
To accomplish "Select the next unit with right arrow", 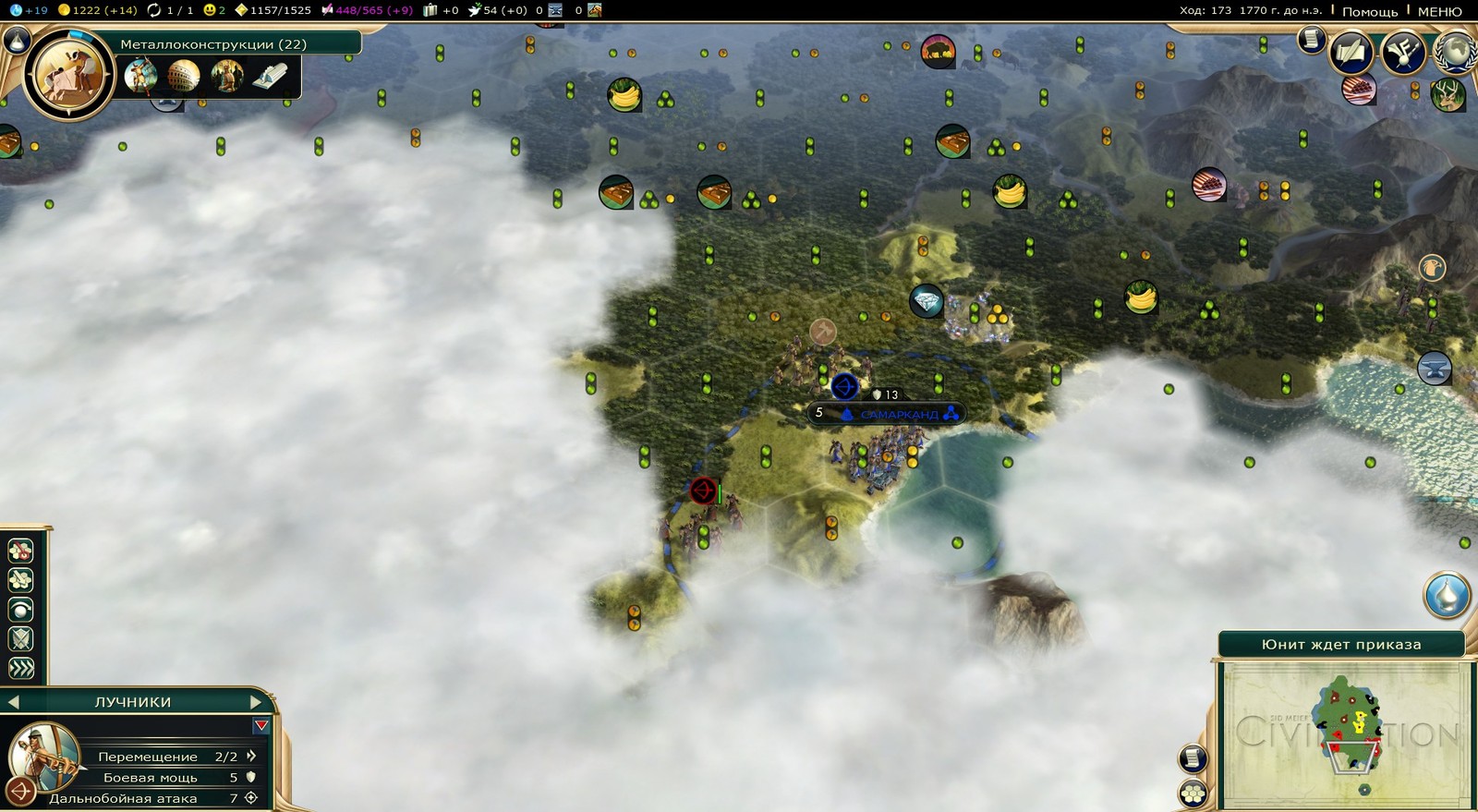I will click(256, 702).
